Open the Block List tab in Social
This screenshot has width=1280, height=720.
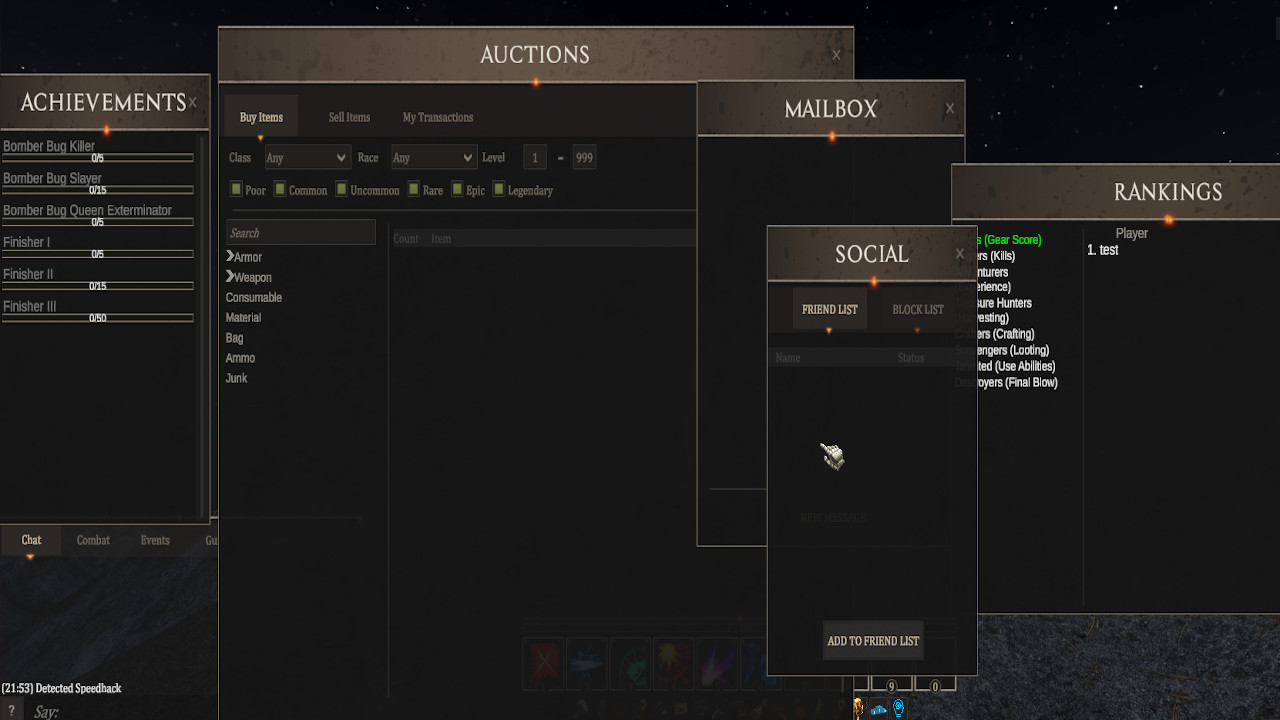coord(917,308)
